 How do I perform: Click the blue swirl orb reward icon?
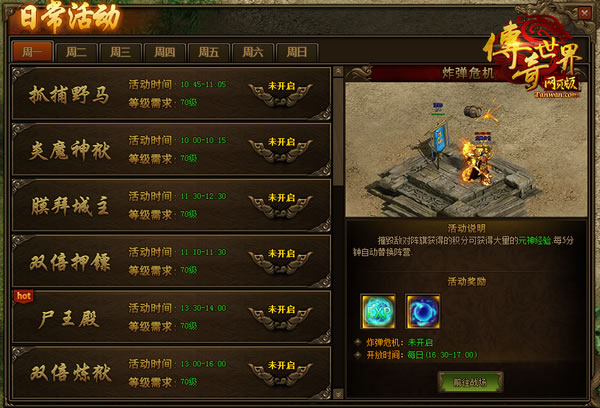422,310
